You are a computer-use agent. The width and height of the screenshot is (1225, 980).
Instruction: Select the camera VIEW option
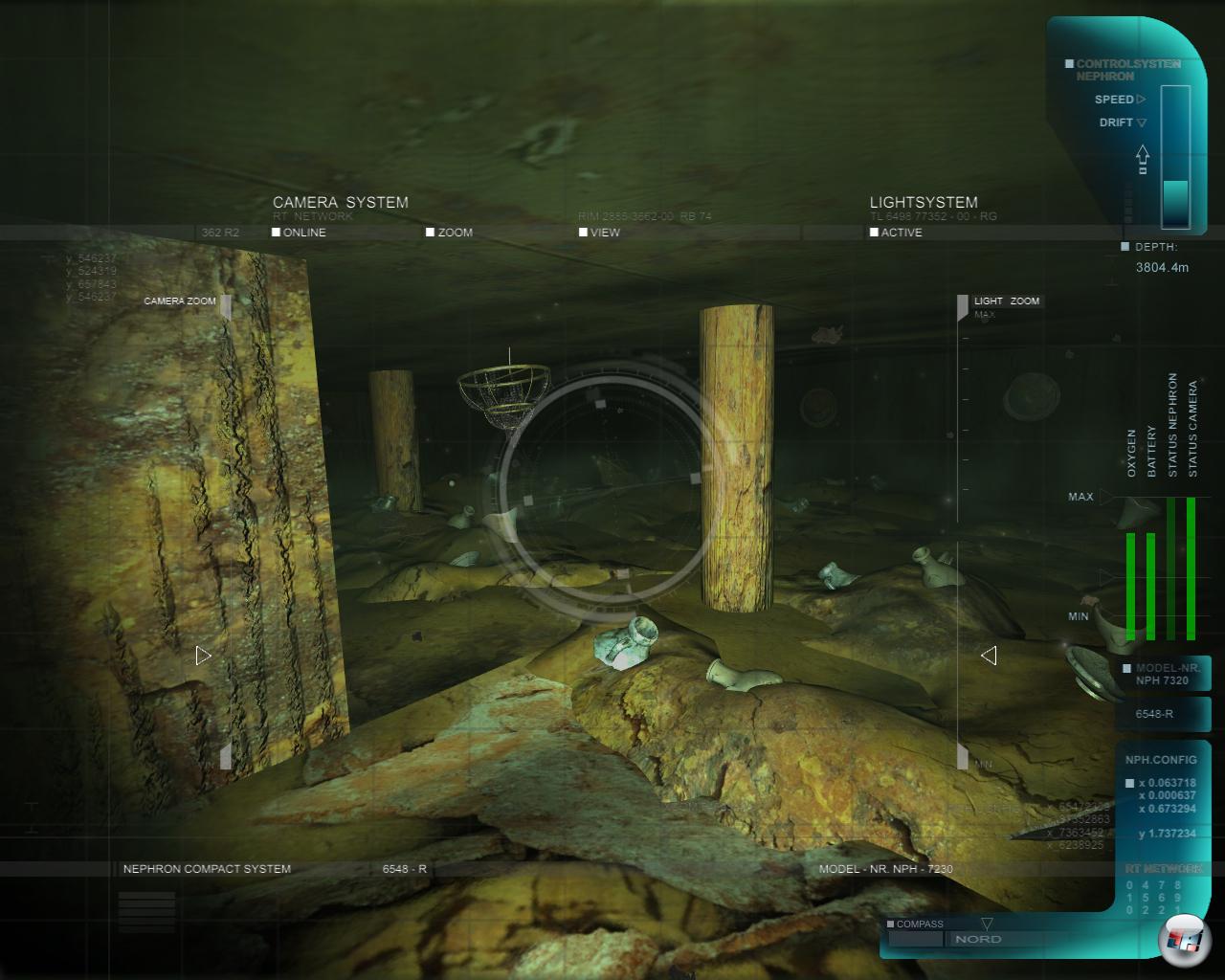[583, 233]
